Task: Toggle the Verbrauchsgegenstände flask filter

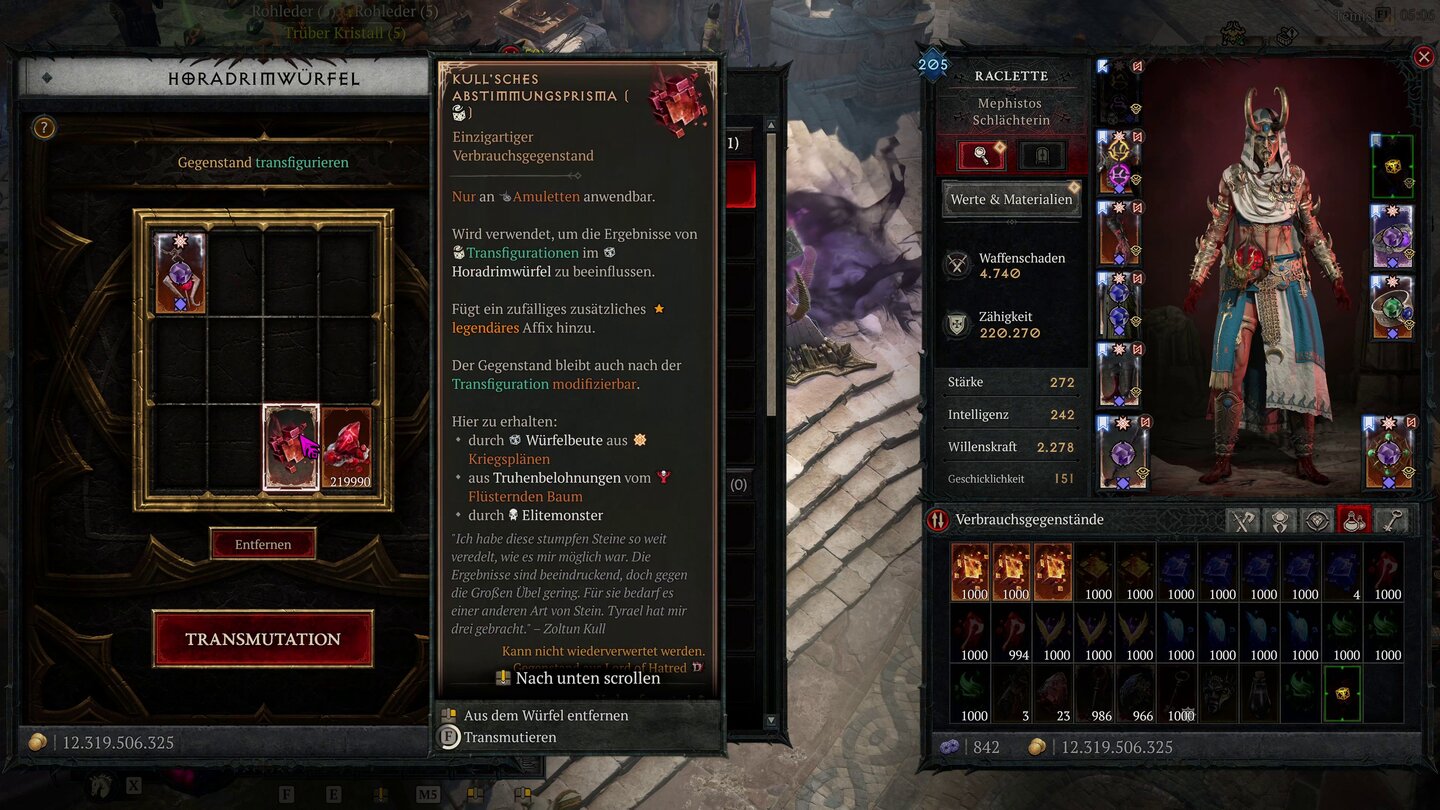Action: [x=1354, y=519]
